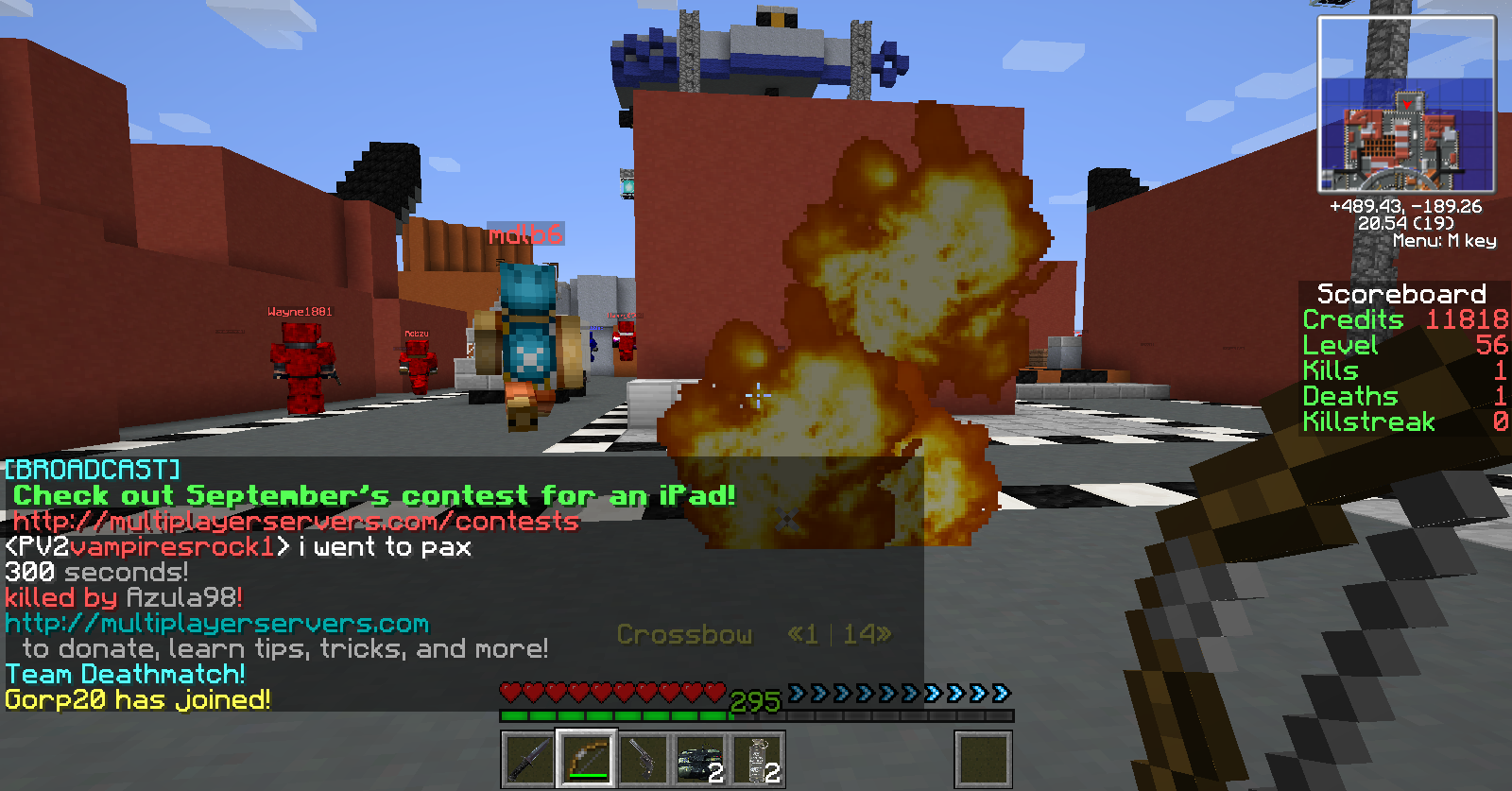Open the cyan multiplayerservers.com donate link
The image size is (1512, 791).
click(217, 624)
